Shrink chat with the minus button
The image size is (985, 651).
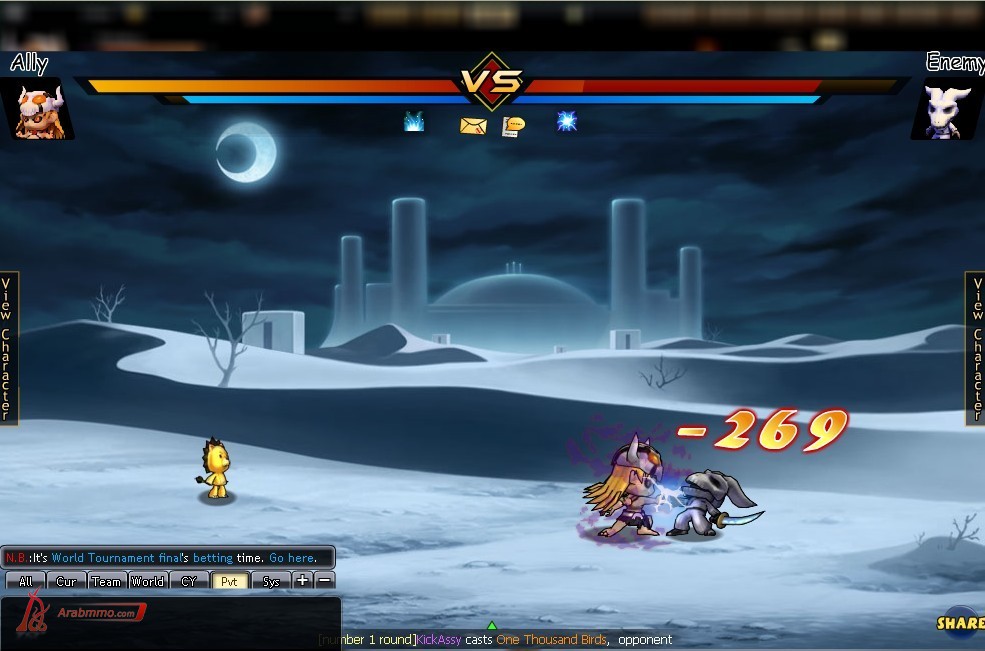[324, 580]
